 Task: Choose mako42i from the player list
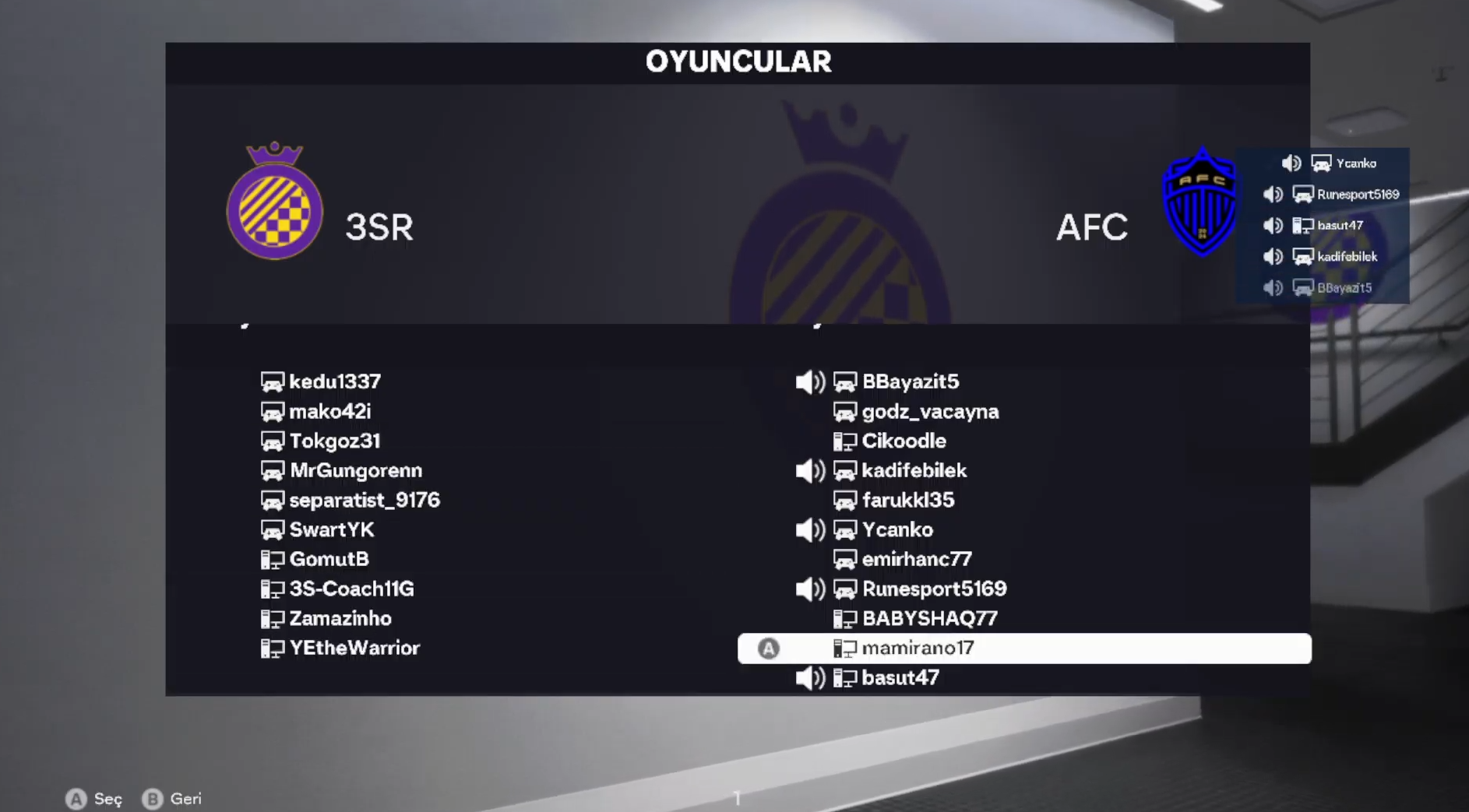[x=329, y=411]
